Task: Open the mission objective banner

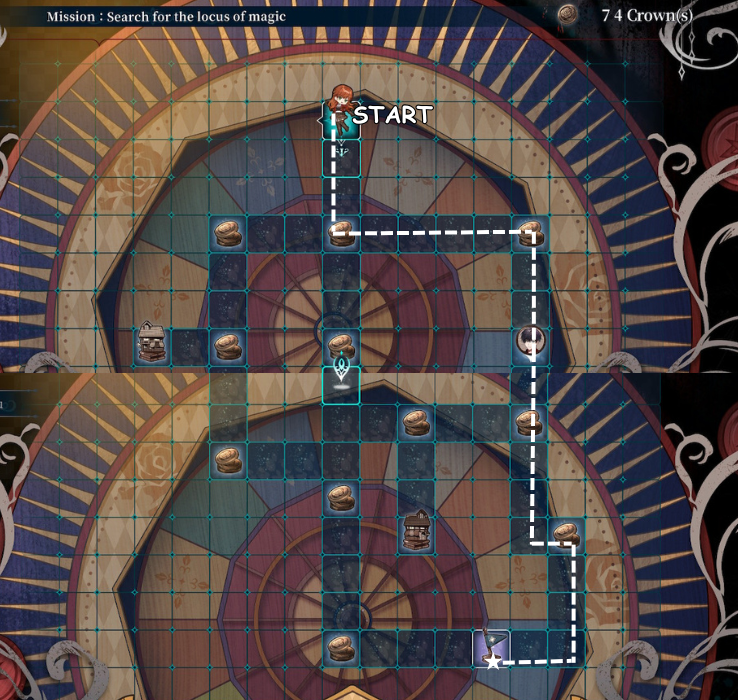Action: point(172,17)
